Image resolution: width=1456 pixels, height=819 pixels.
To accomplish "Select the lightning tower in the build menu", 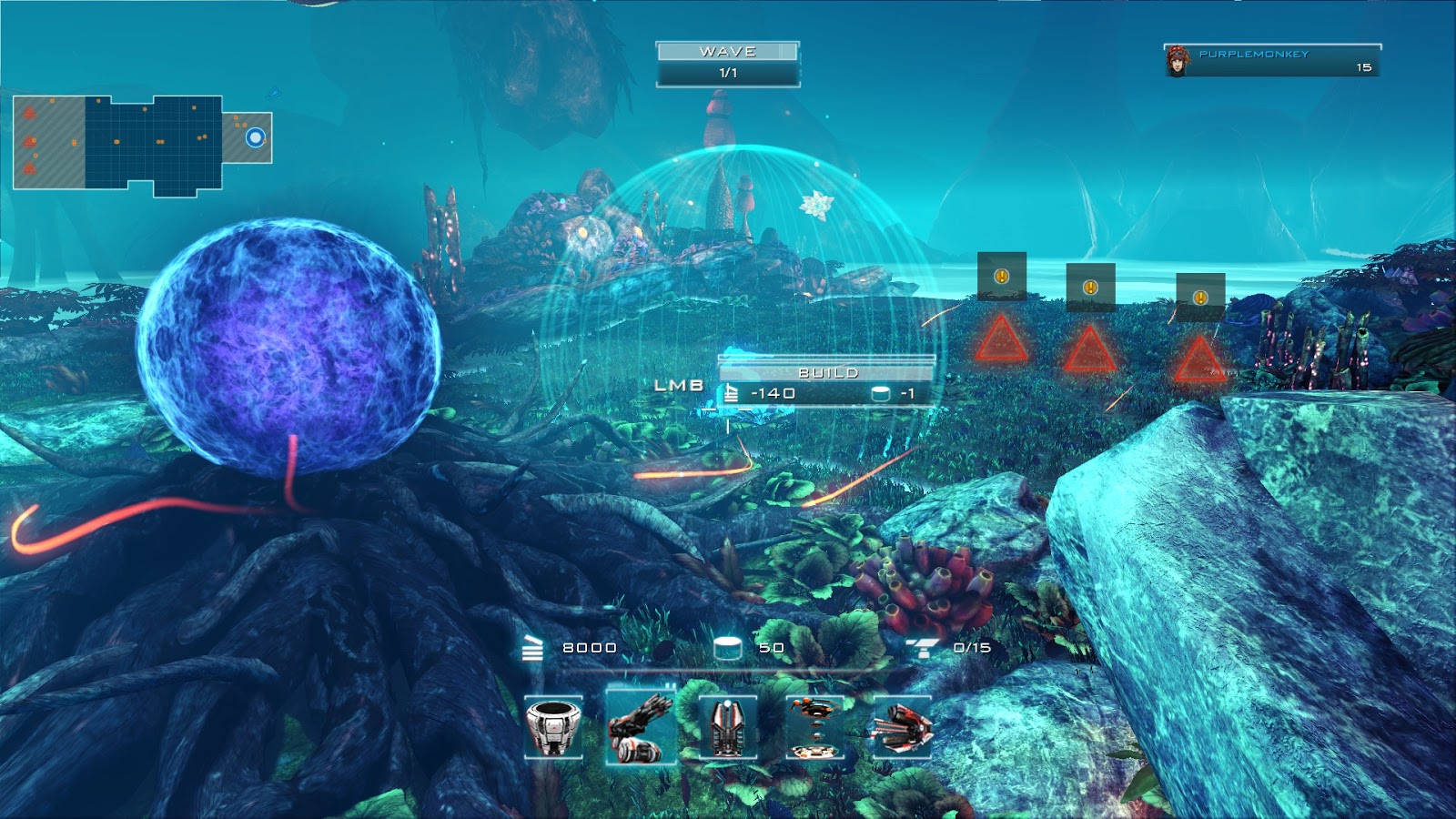I will pyautogui.click(x=726, y=728).
